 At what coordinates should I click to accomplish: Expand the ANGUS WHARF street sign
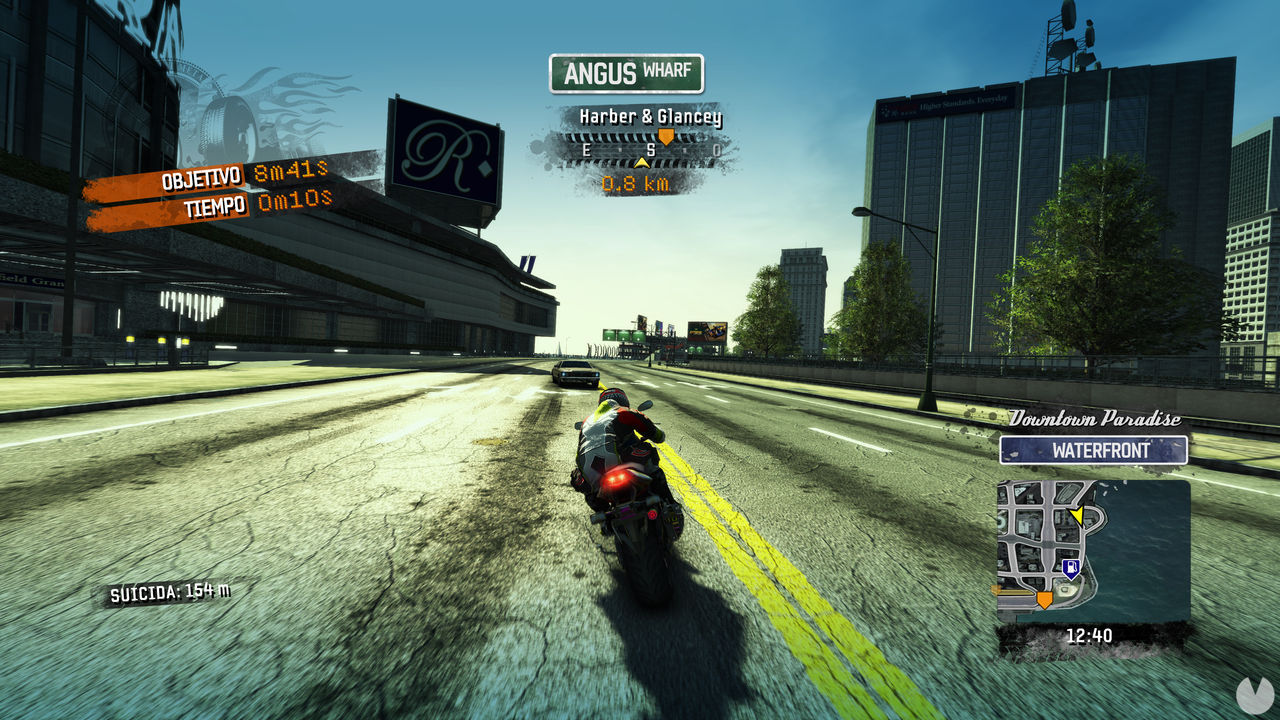(628, 71)
